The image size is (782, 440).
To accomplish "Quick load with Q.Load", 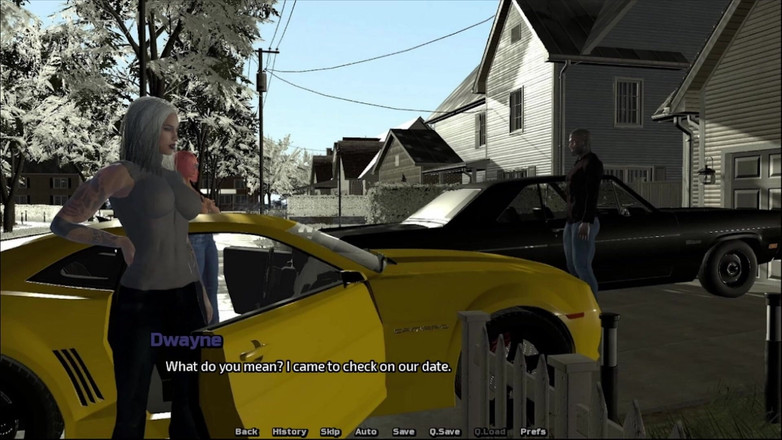I will tap(490, 432).
